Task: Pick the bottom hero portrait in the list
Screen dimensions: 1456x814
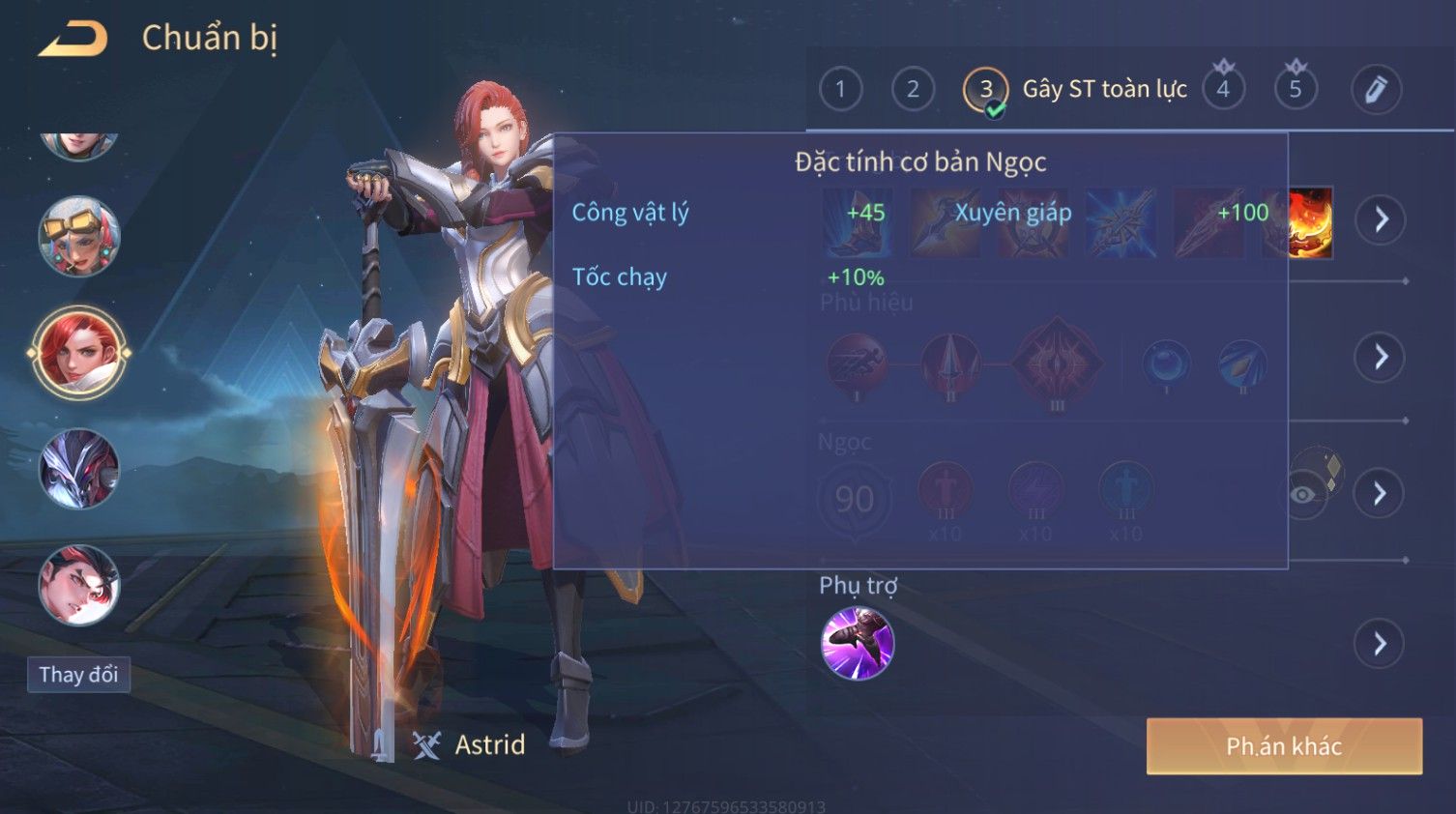Action: tap(78, 585)
